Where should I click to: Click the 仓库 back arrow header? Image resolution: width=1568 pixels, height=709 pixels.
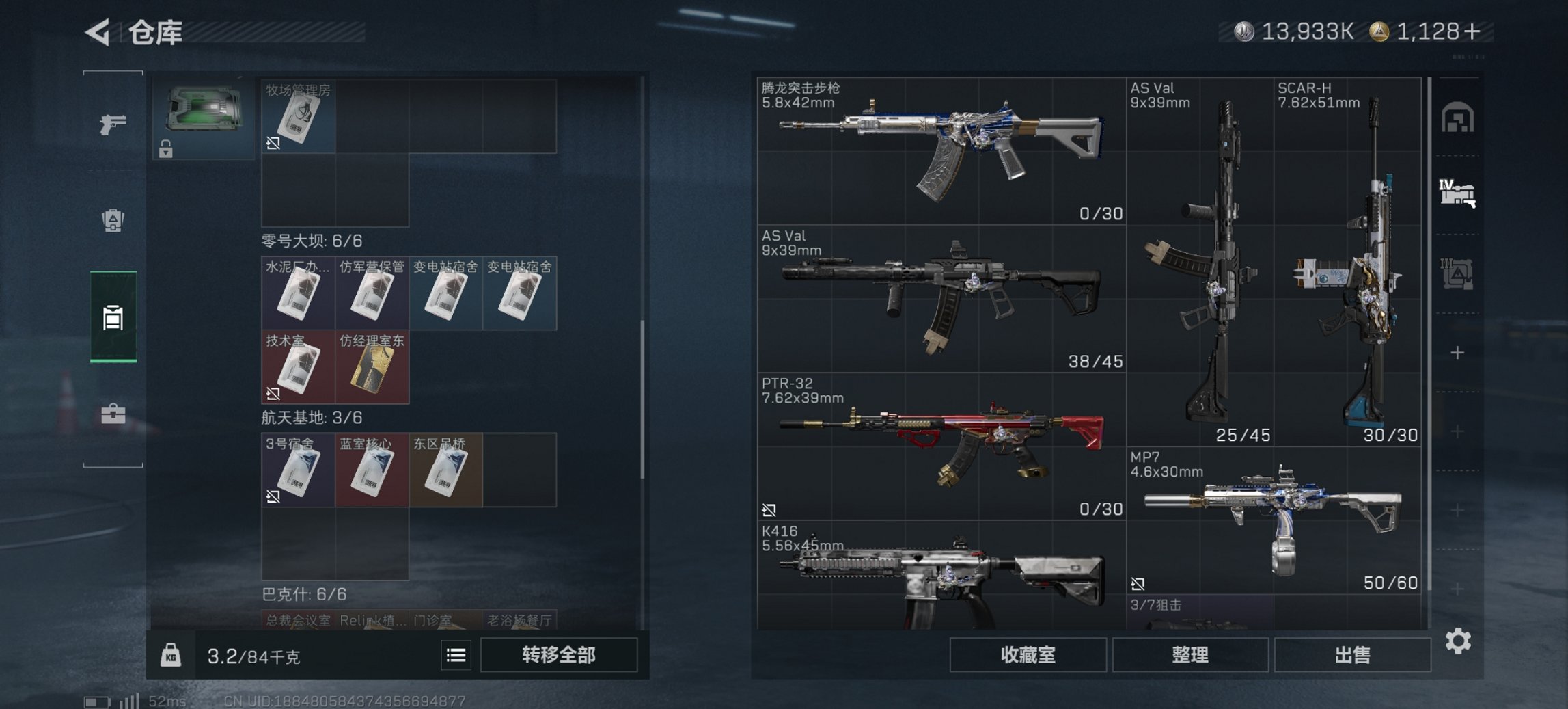point(99,31)
